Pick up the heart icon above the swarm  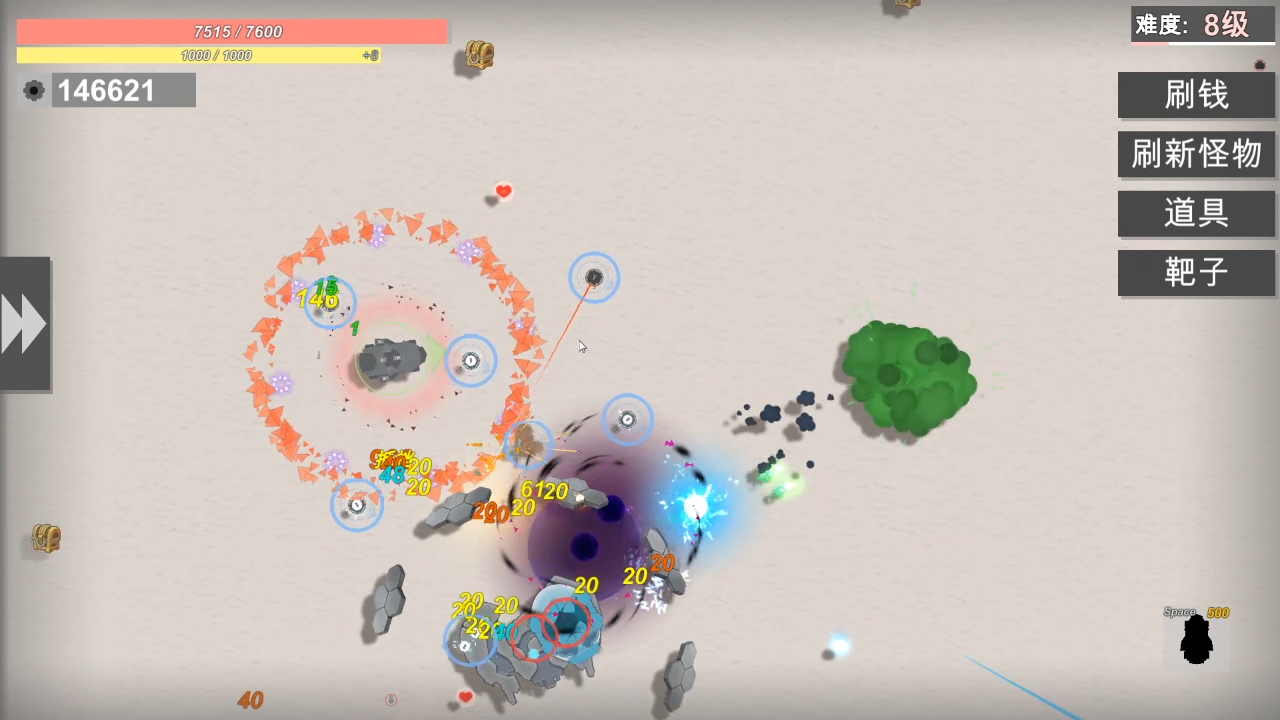503,191
